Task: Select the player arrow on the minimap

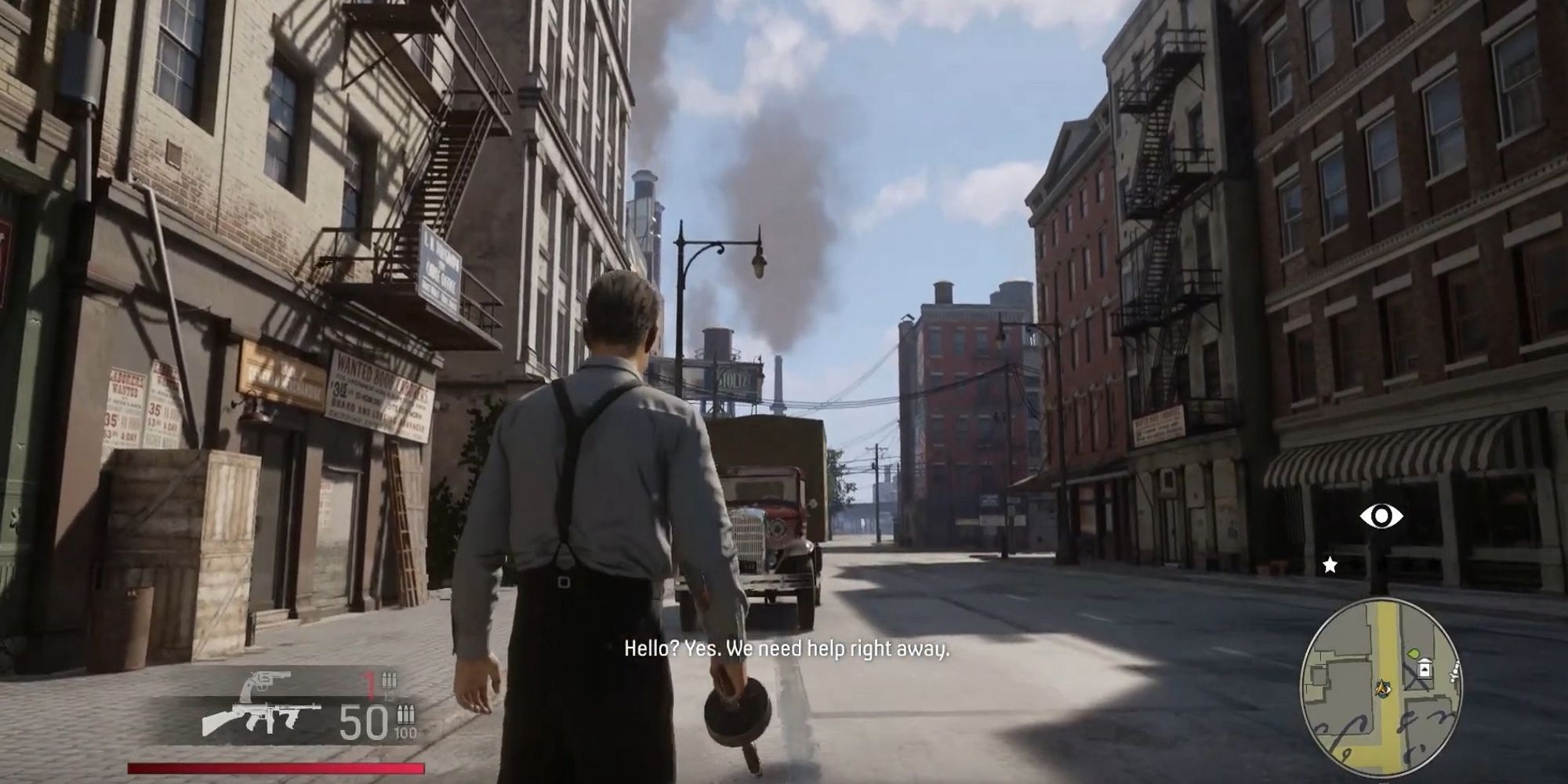Action: (x=1382, y=689)
